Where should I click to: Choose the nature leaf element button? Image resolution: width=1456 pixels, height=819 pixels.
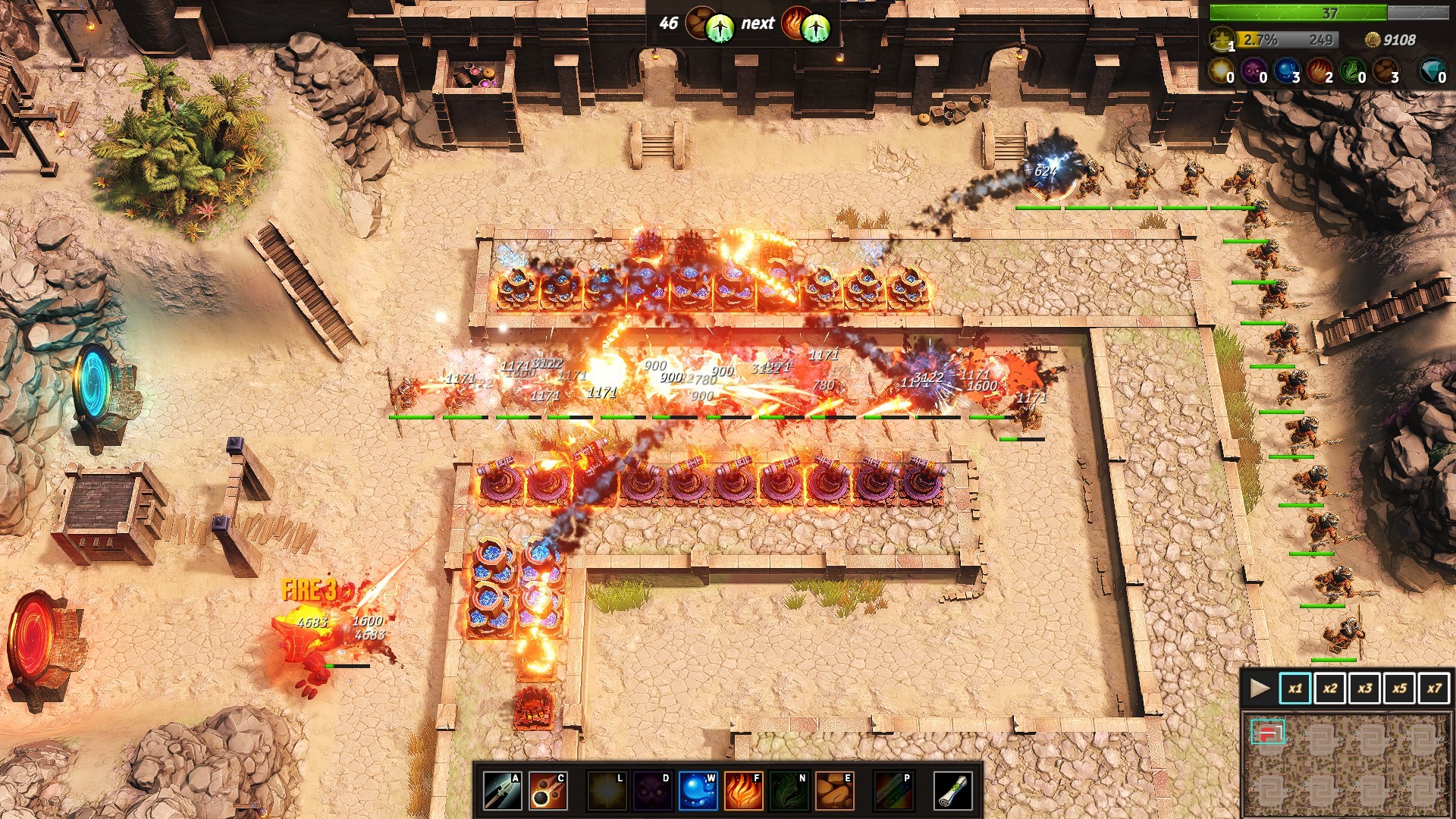[x=789, y=791]
